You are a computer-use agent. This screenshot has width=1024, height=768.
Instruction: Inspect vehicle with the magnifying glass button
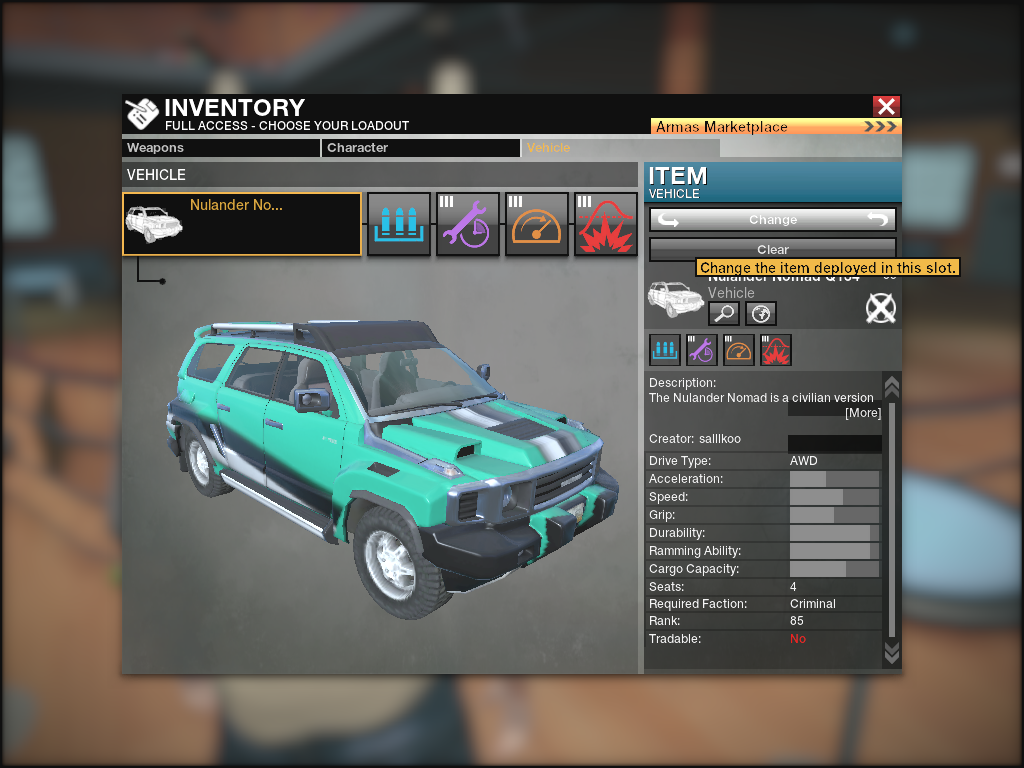coord(724,314)
